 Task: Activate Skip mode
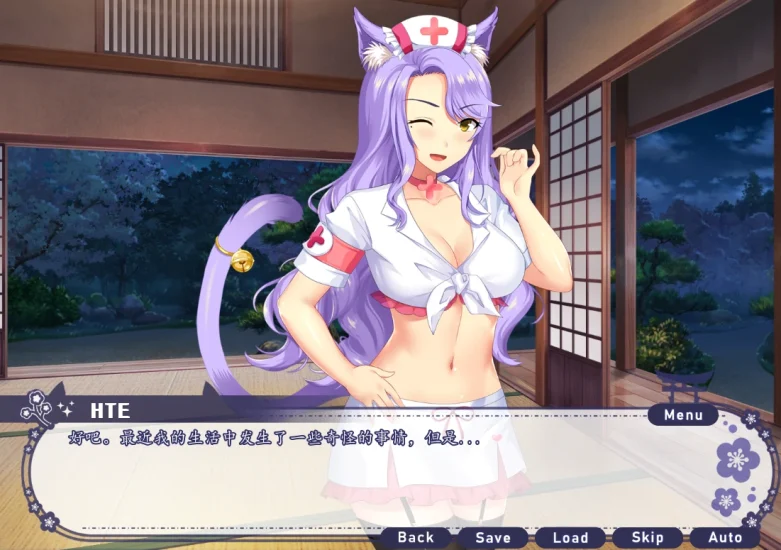pos(648,538)
